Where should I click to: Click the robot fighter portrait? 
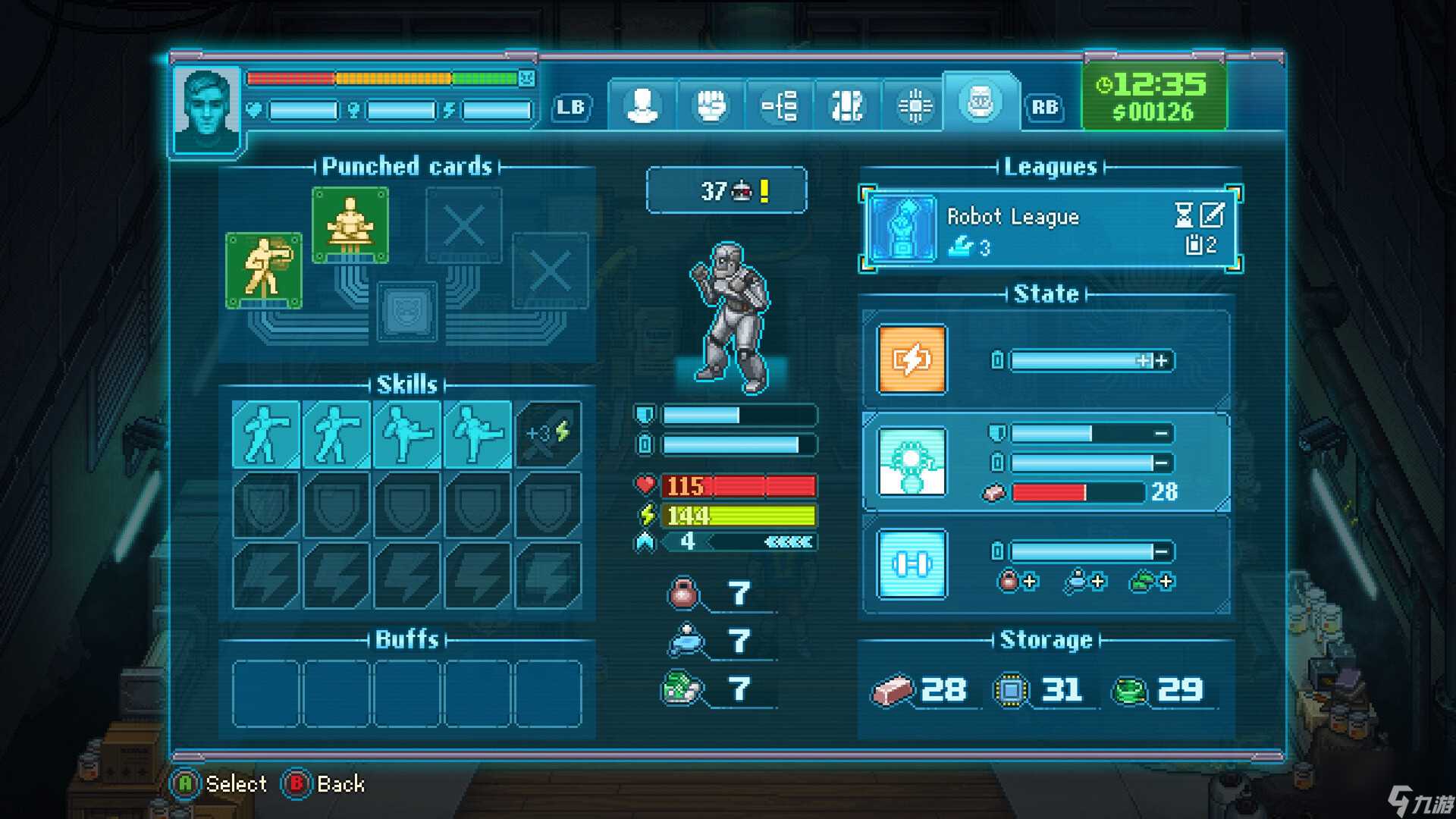pyautogui.click(x=731, y=318)
